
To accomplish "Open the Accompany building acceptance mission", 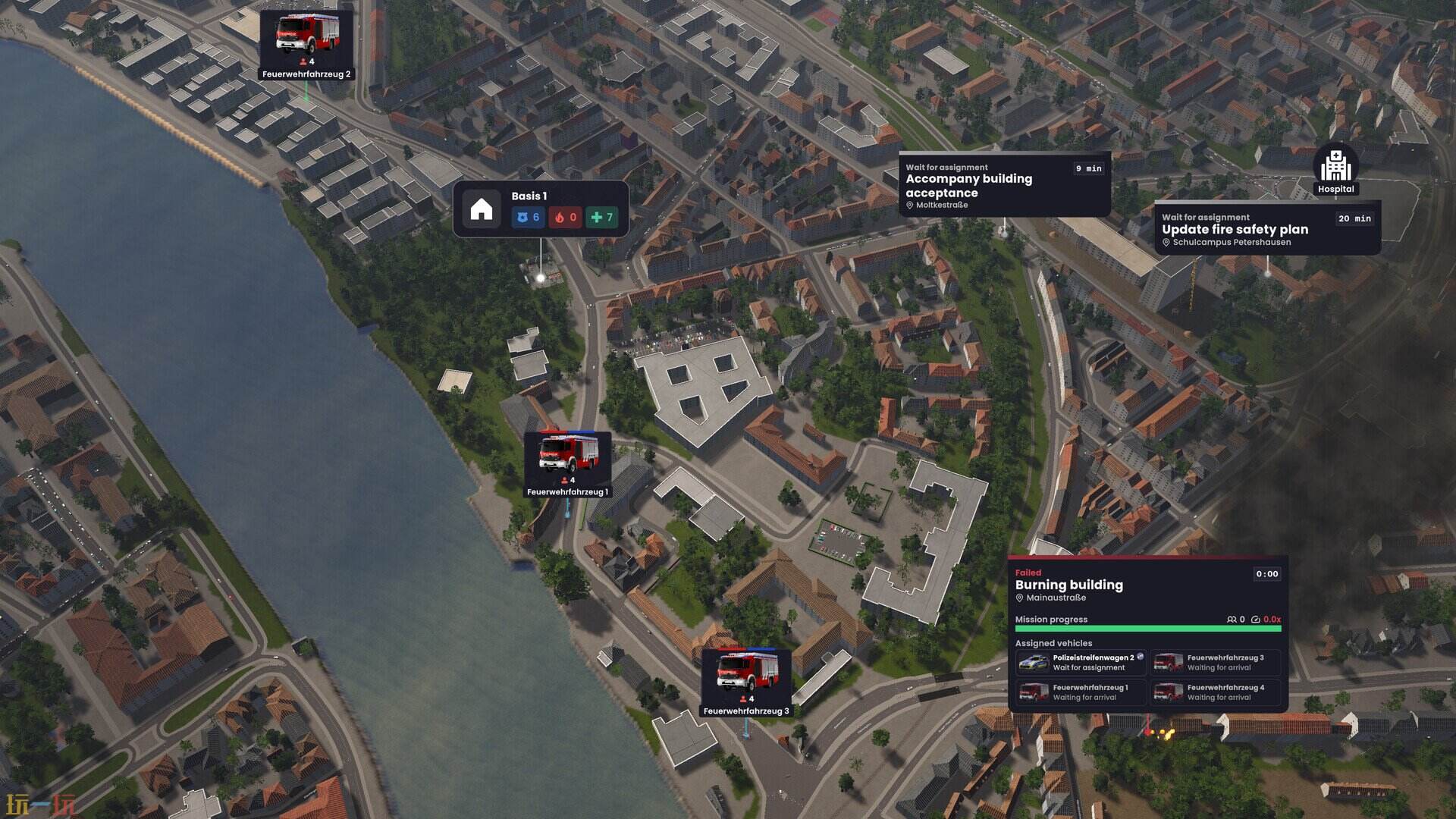I will tap(1004, 185).
